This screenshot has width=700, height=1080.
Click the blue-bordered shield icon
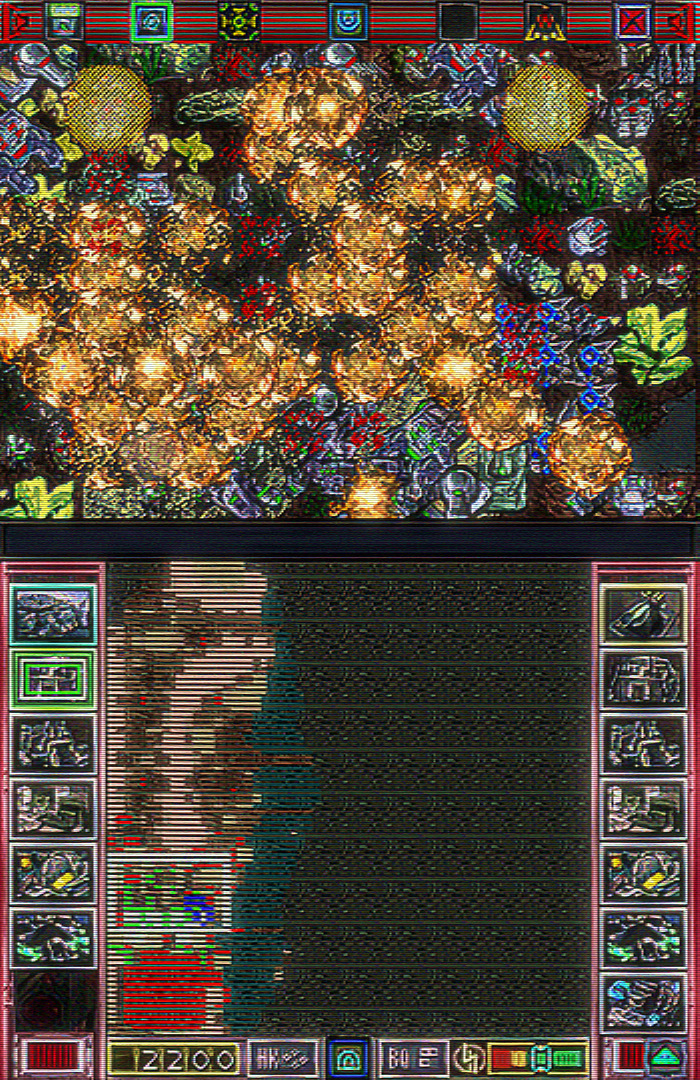(348, 21)
